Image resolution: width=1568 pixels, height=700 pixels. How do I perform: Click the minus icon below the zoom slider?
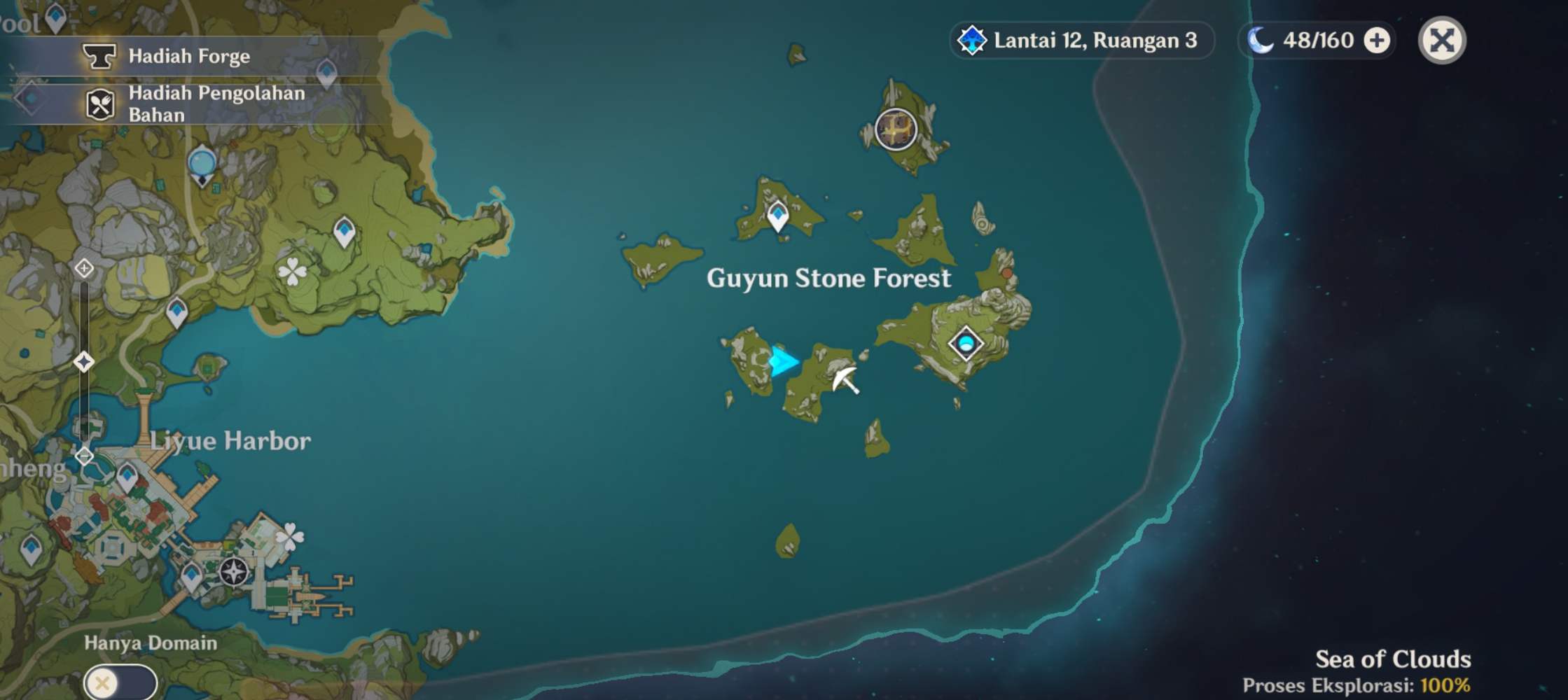(83, 455)
